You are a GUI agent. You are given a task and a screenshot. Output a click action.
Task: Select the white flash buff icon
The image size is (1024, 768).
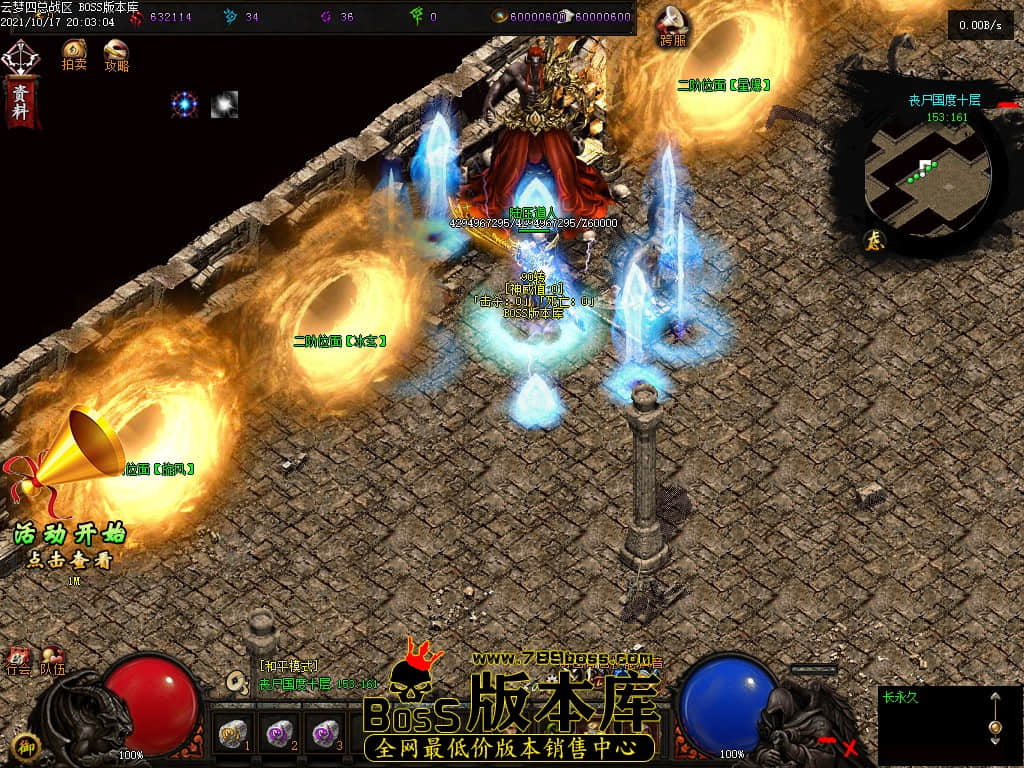(x=224, y=104)
